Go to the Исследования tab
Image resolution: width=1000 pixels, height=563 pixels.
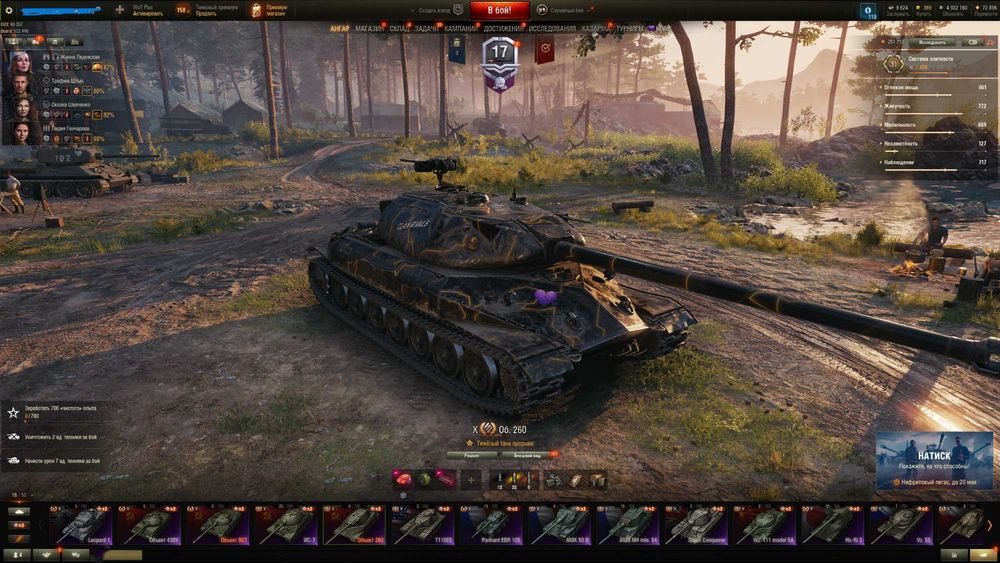click(552, 29)
